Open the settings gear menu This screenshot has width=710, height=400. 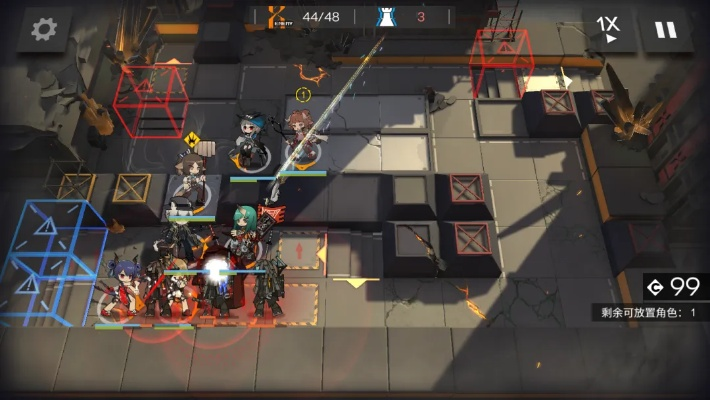(x=43, y=30)
